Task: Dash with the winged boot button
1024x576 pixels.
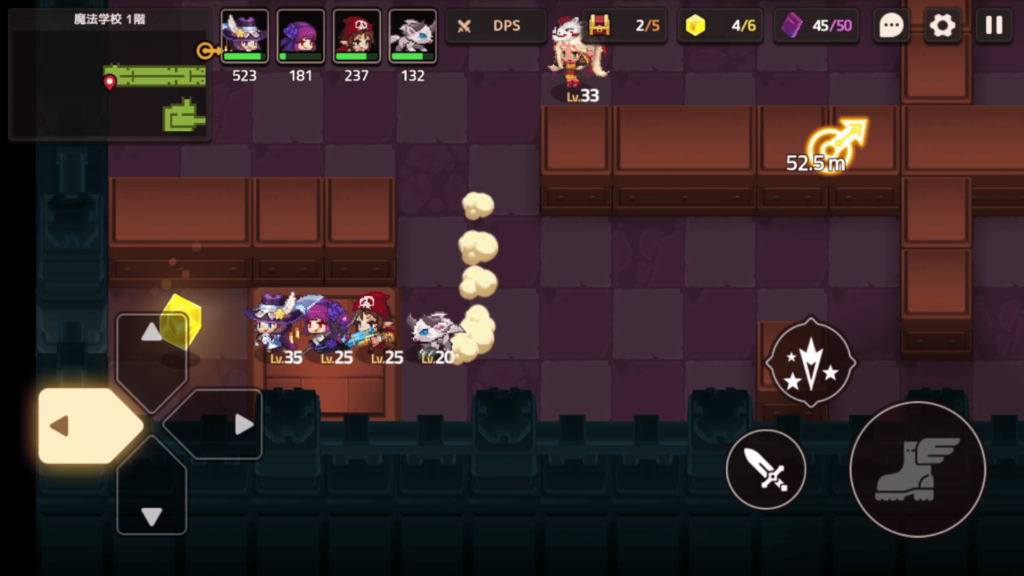Action: [917, 469]
